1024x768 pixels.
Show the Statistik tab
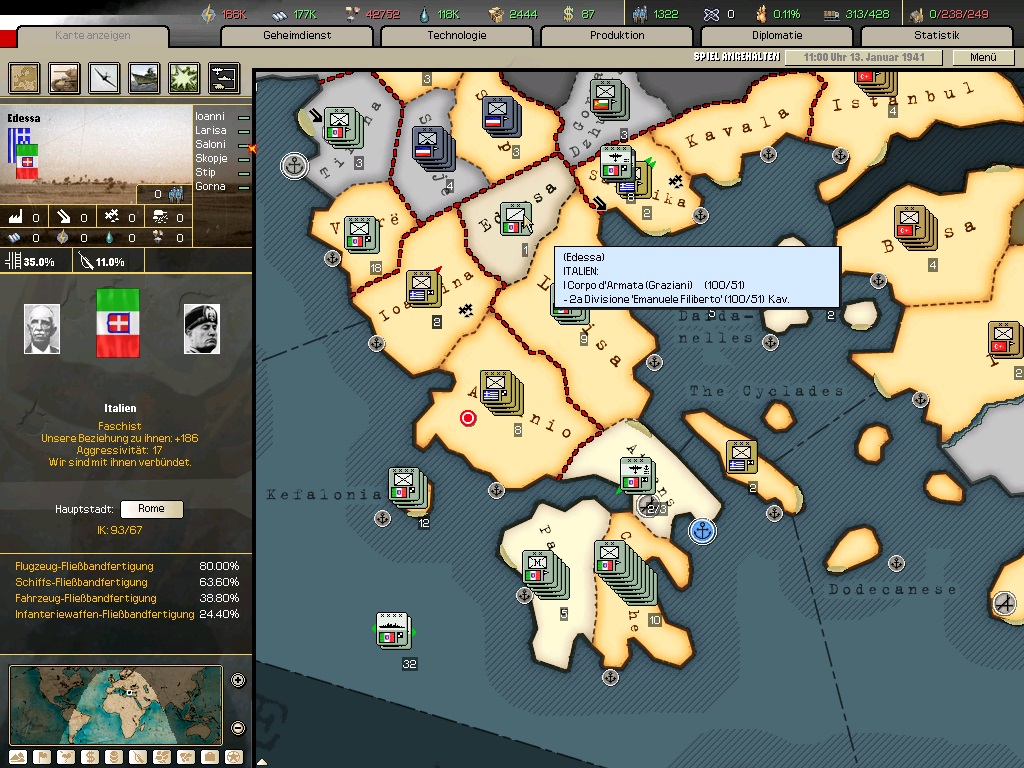click(x=936, y=36)
